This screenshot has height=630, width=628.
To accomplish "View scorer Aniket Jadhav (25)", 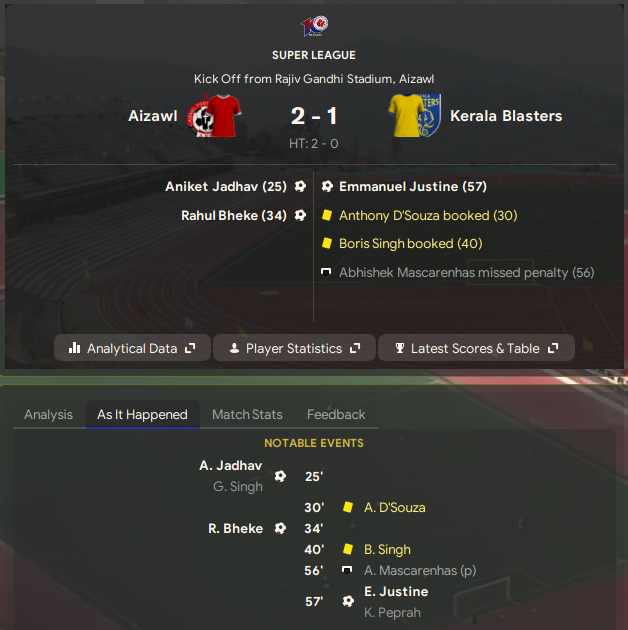I will (x=225, y=186).
